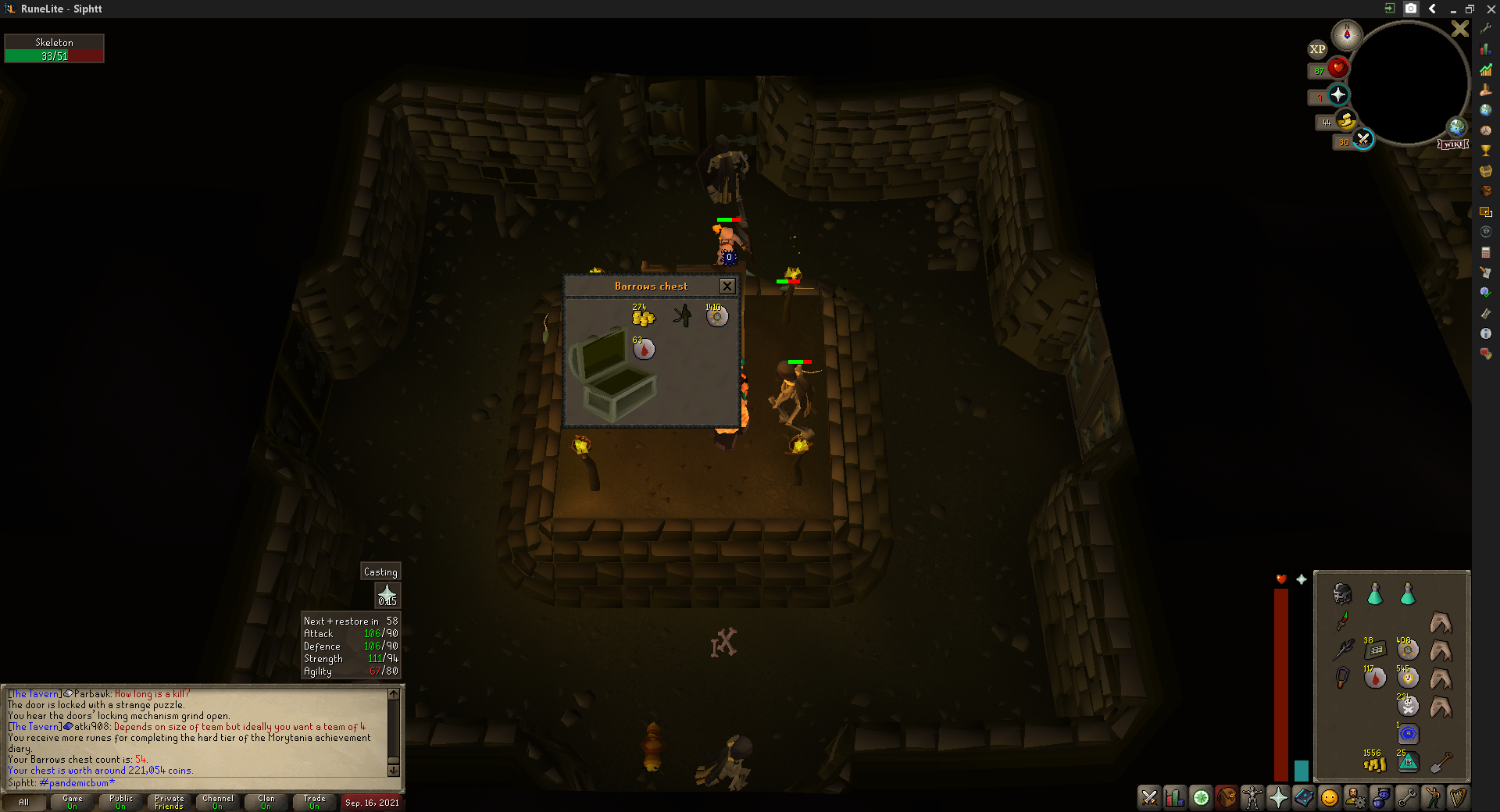This screenshot has width=1500, height=812.
Task: Open the Wiki lookup banner
Action: click(x=1453, y=144)
